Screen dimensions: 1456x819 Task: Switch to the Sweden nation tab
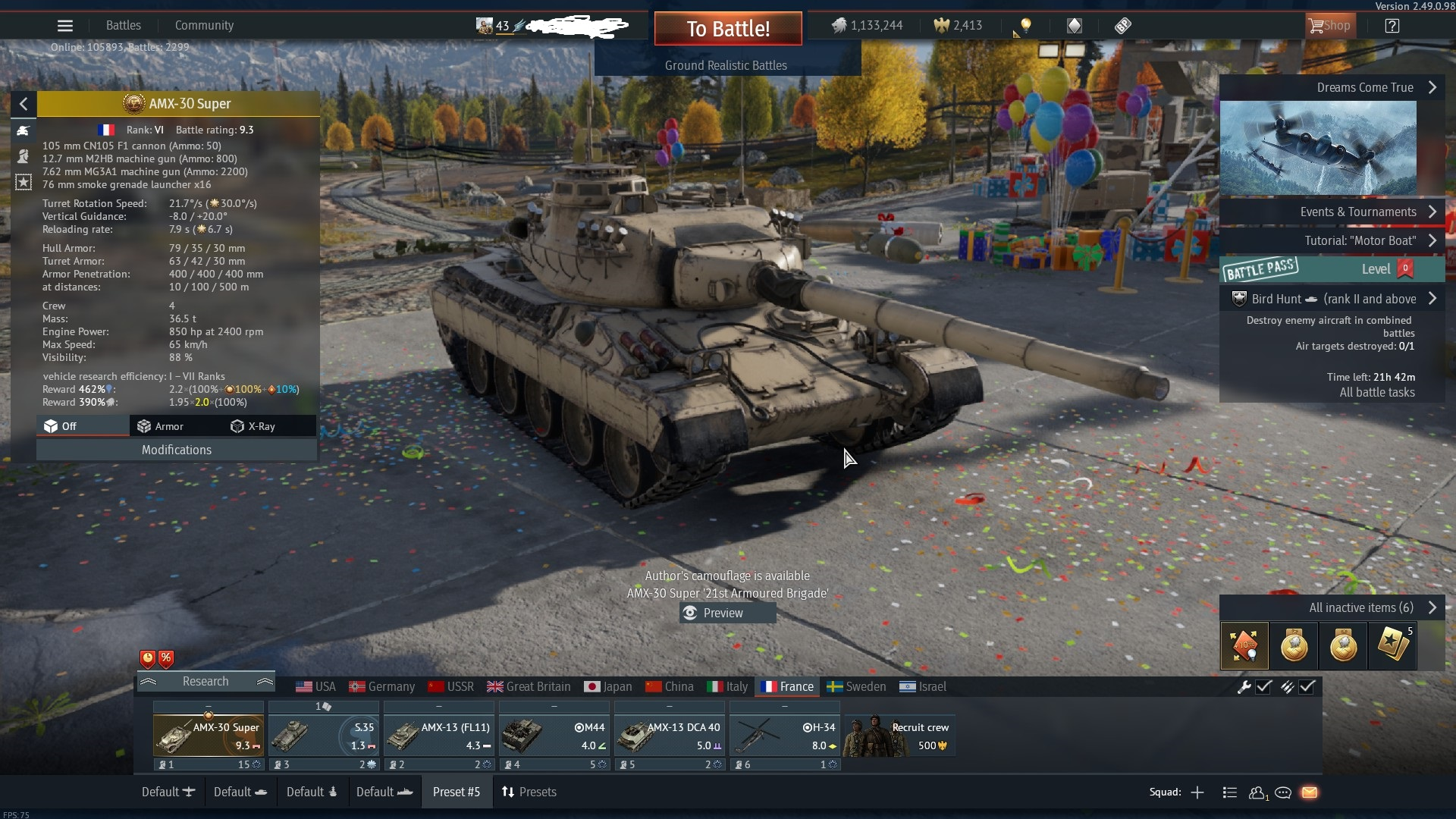pos(856,686)
